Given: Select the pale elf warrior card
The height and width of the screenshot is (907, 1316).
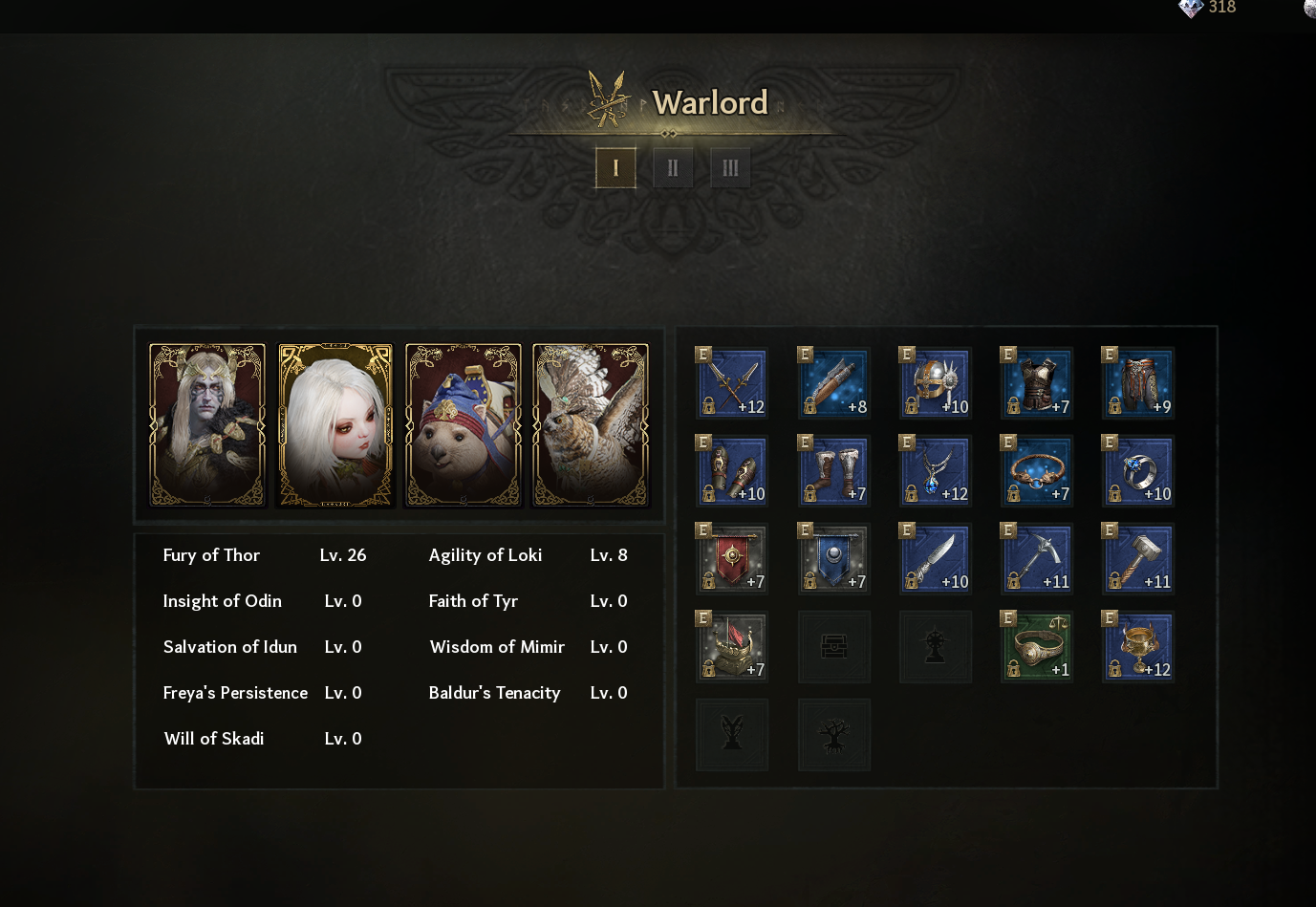Looking at the screenshot, I should coord(207,425).
